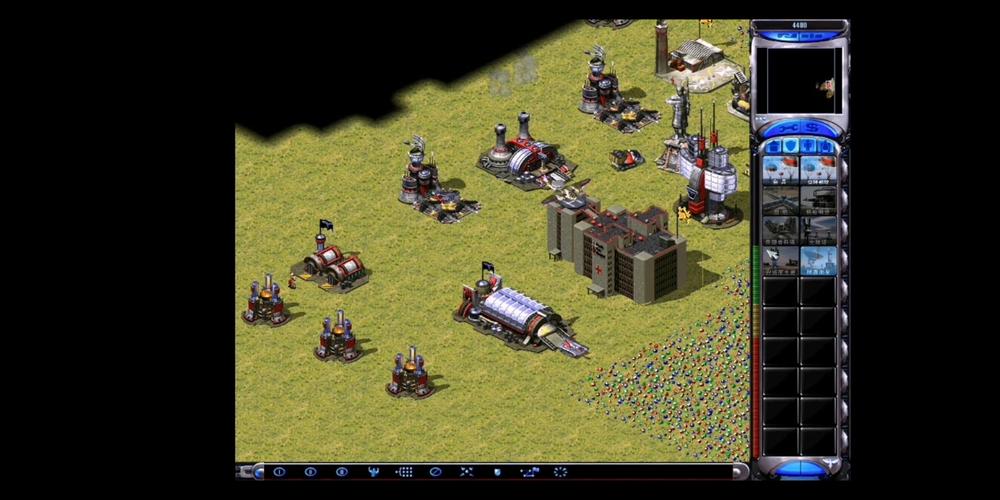Switch to the infantry build tab
This screenshot has height=500, width=1000.
click(x=808, y=146)
